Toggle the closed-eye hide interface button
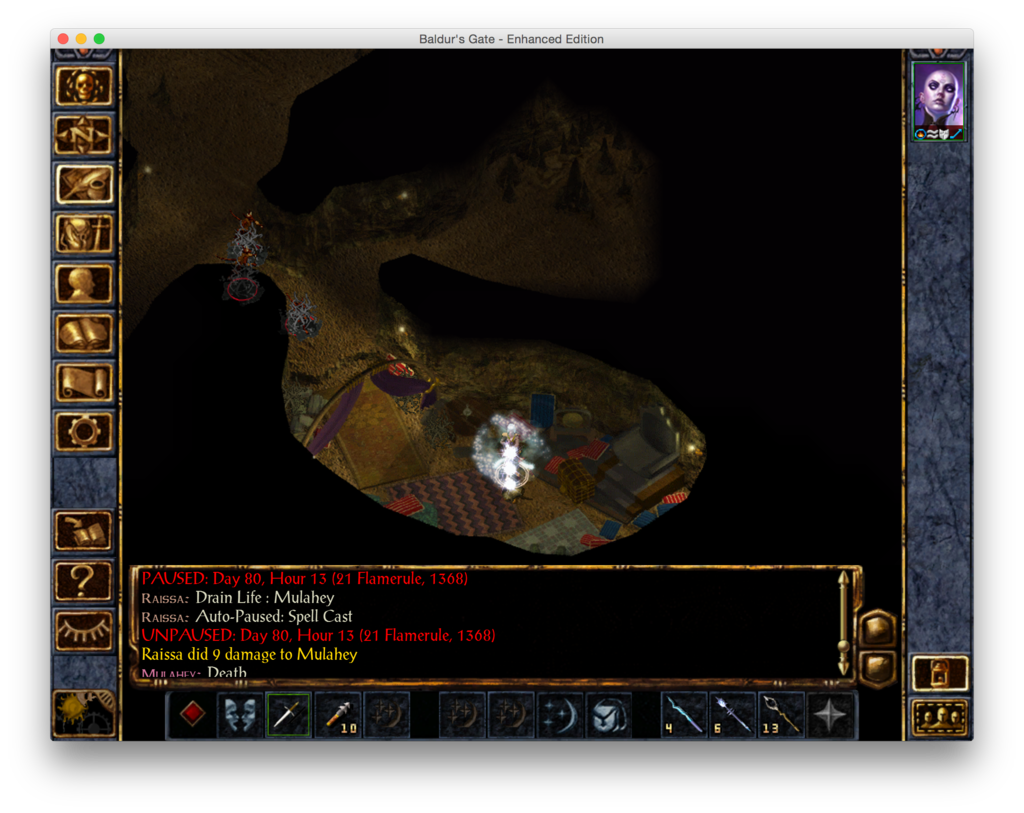The height and width of the screenshot is (813, 1024). click(84, 630)
